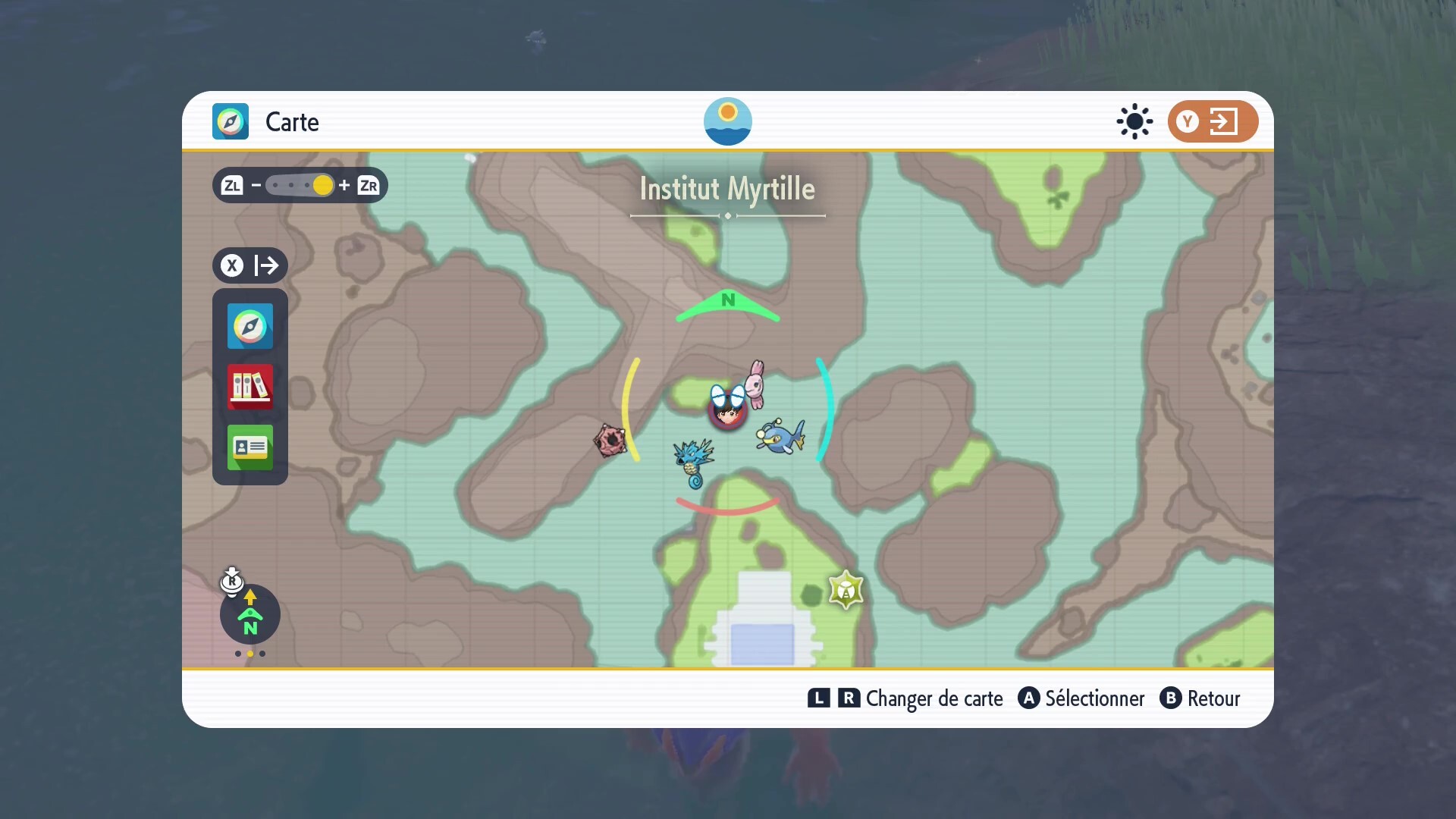Expand the sidebar with the arrow icon next to X

point(267,265)
